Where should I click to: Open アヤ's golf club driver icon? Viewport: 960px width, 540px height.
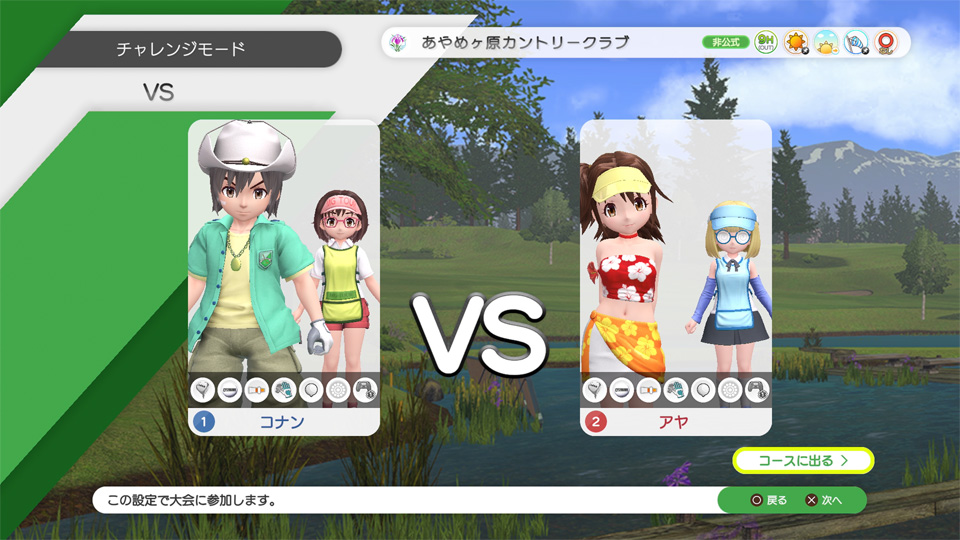[595, 390]
